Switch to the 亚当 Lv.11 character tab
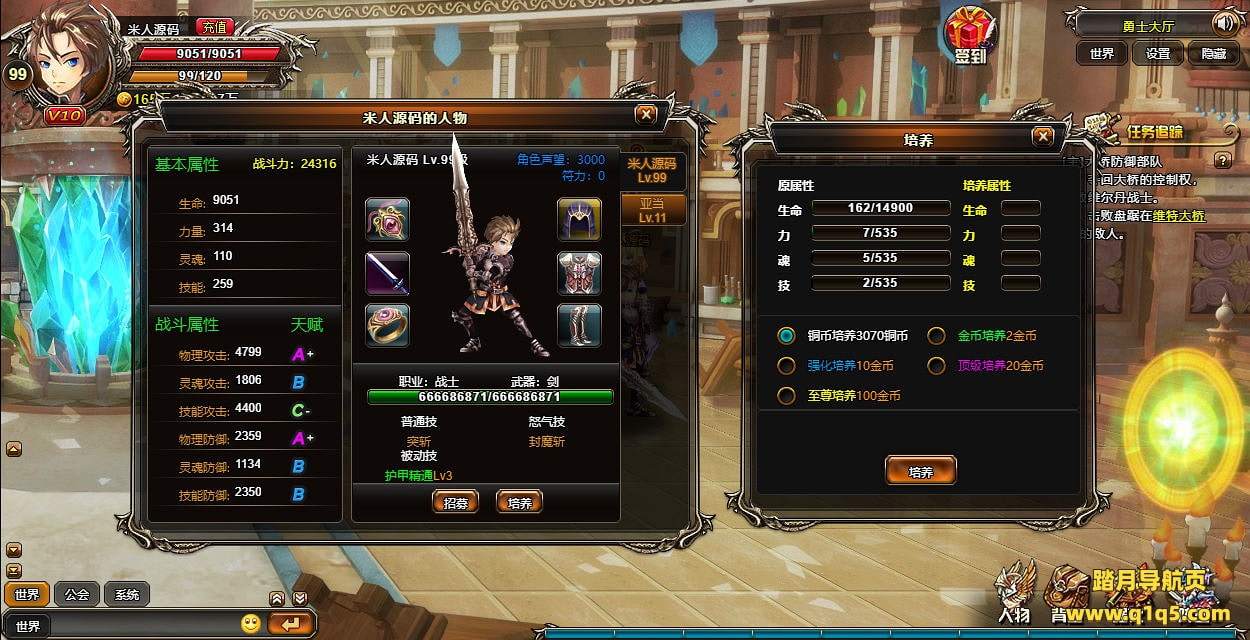 [652, 210]
